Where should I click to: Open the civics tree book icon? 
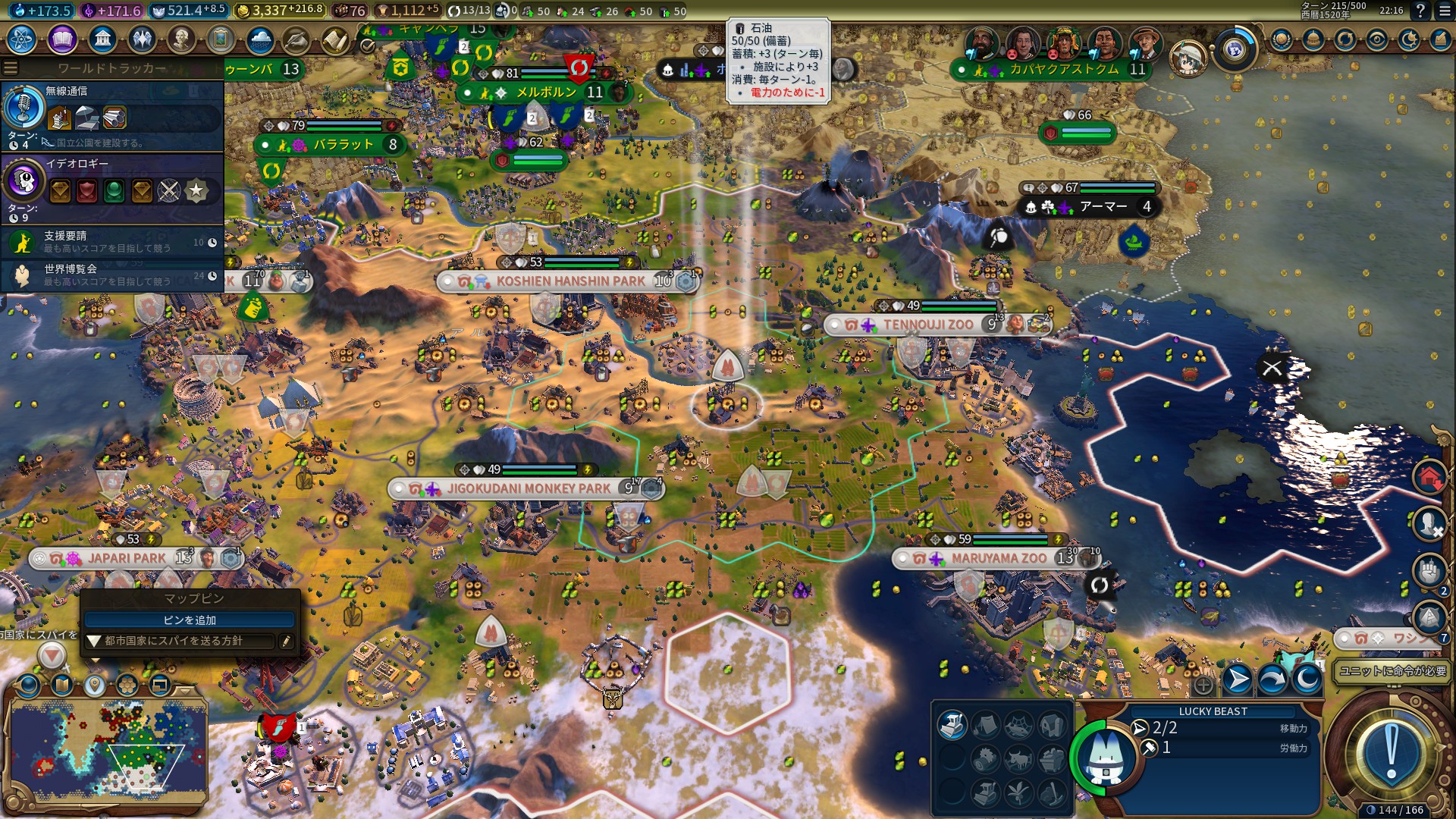tap(62, 39)
